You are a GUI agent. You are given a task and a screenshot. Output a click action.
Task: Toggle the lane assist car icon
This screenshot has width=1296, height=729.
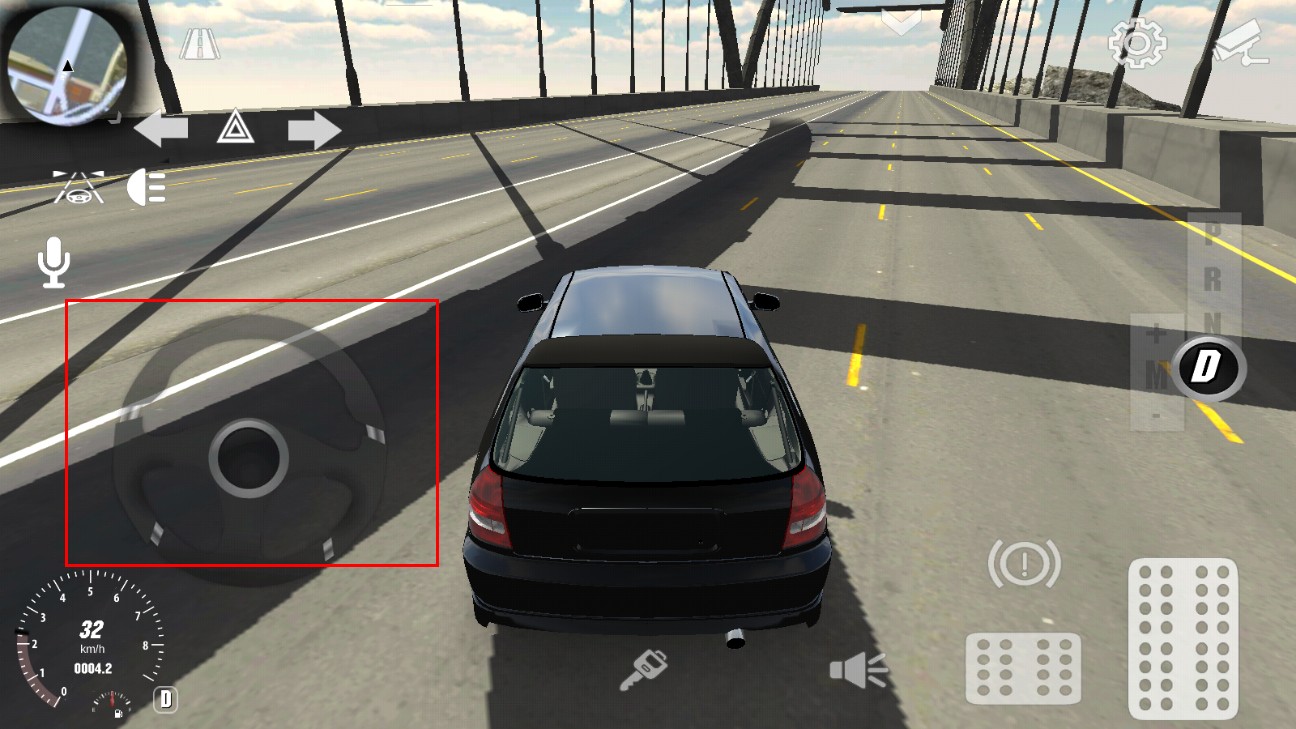pyautogui.click(x=79, y=187)
